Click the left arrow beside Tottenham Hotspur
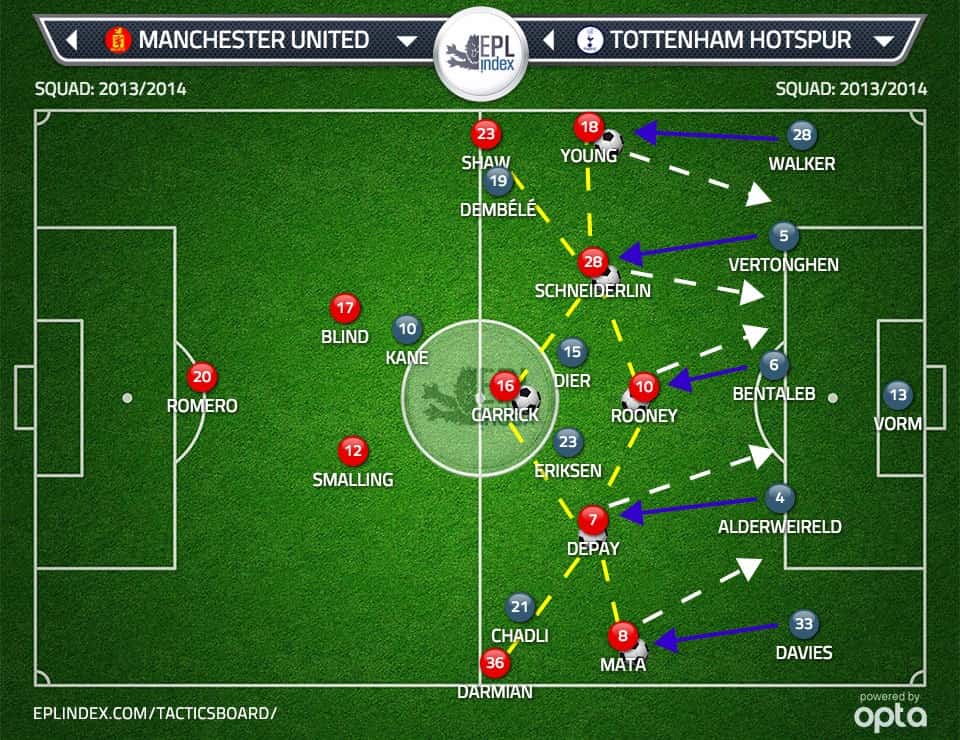Screen dimensions: 960x740 (x=548, y=41)
